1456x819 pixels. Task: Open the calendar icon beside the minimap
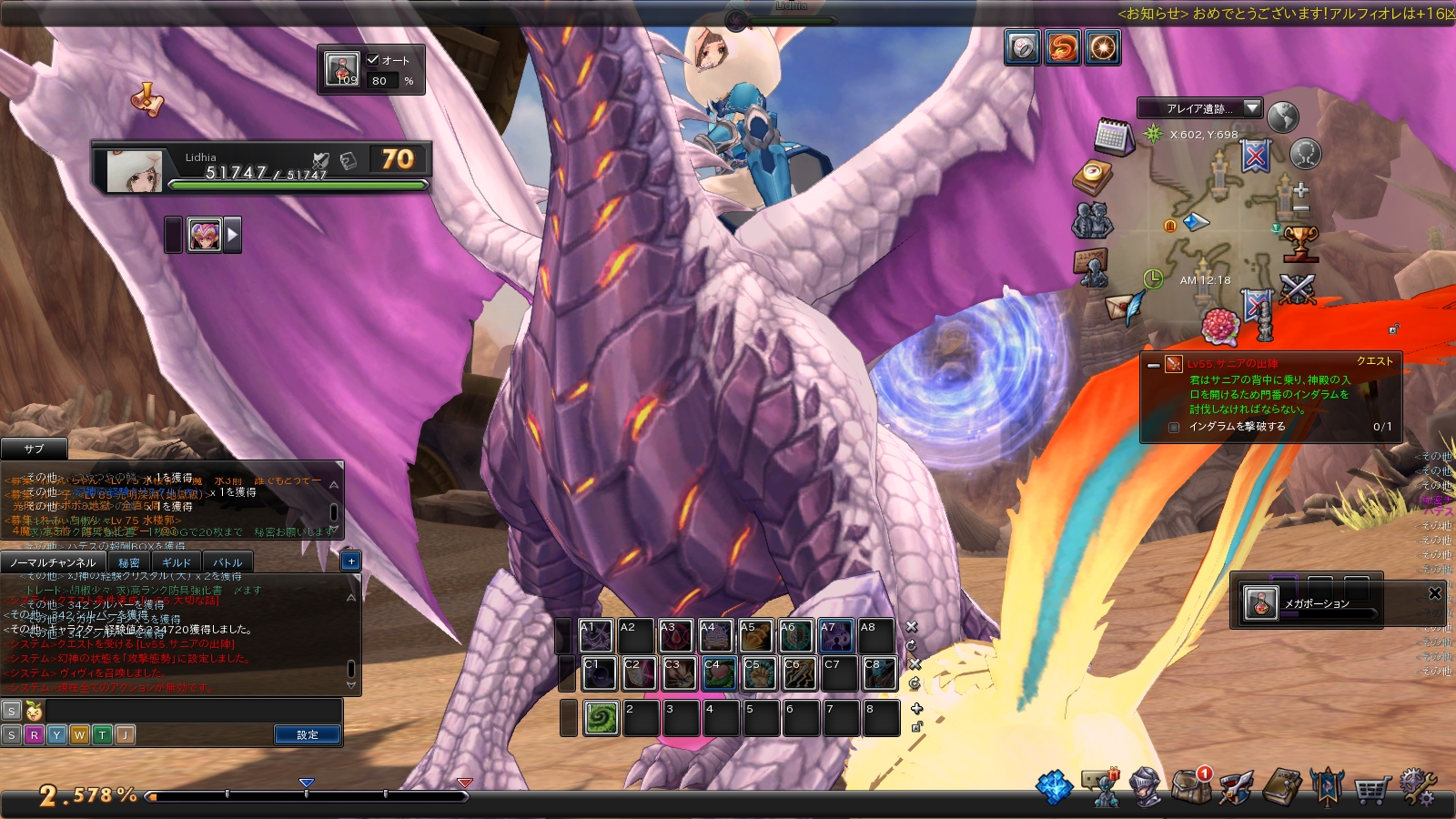1113,136
